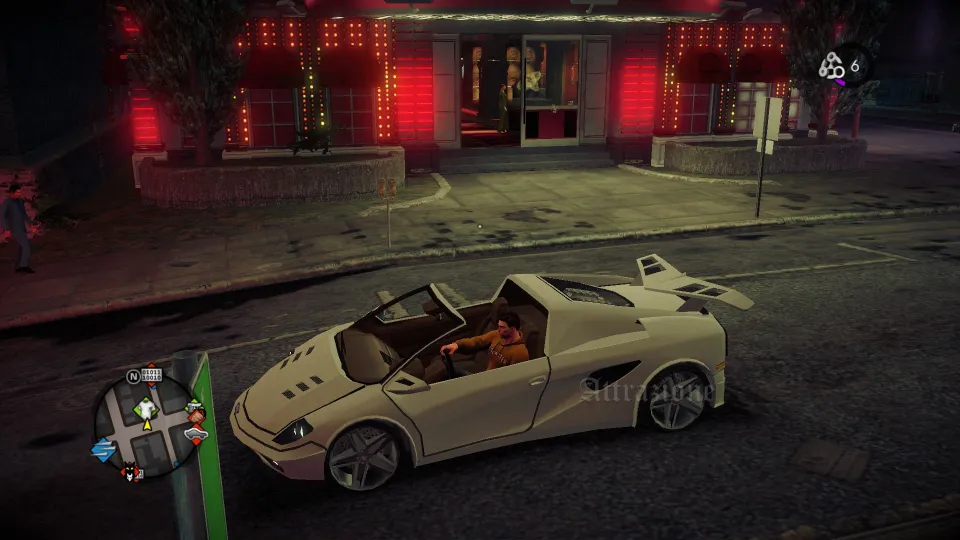Click the blue striped marker on minimap edge

tap(102, 448)
